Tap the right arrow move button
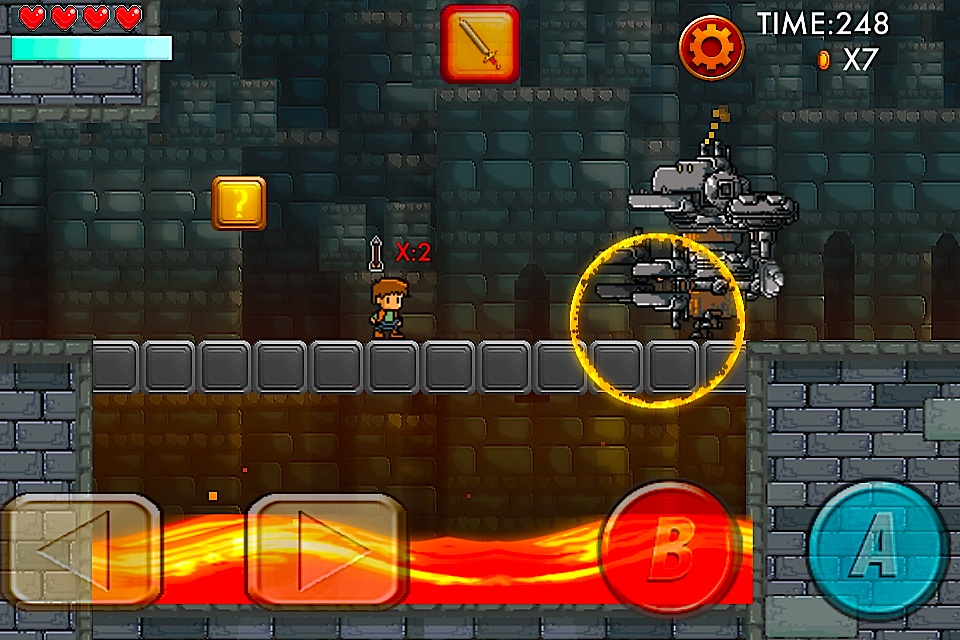Screen dimensions: 960x640 pos(327,549)
